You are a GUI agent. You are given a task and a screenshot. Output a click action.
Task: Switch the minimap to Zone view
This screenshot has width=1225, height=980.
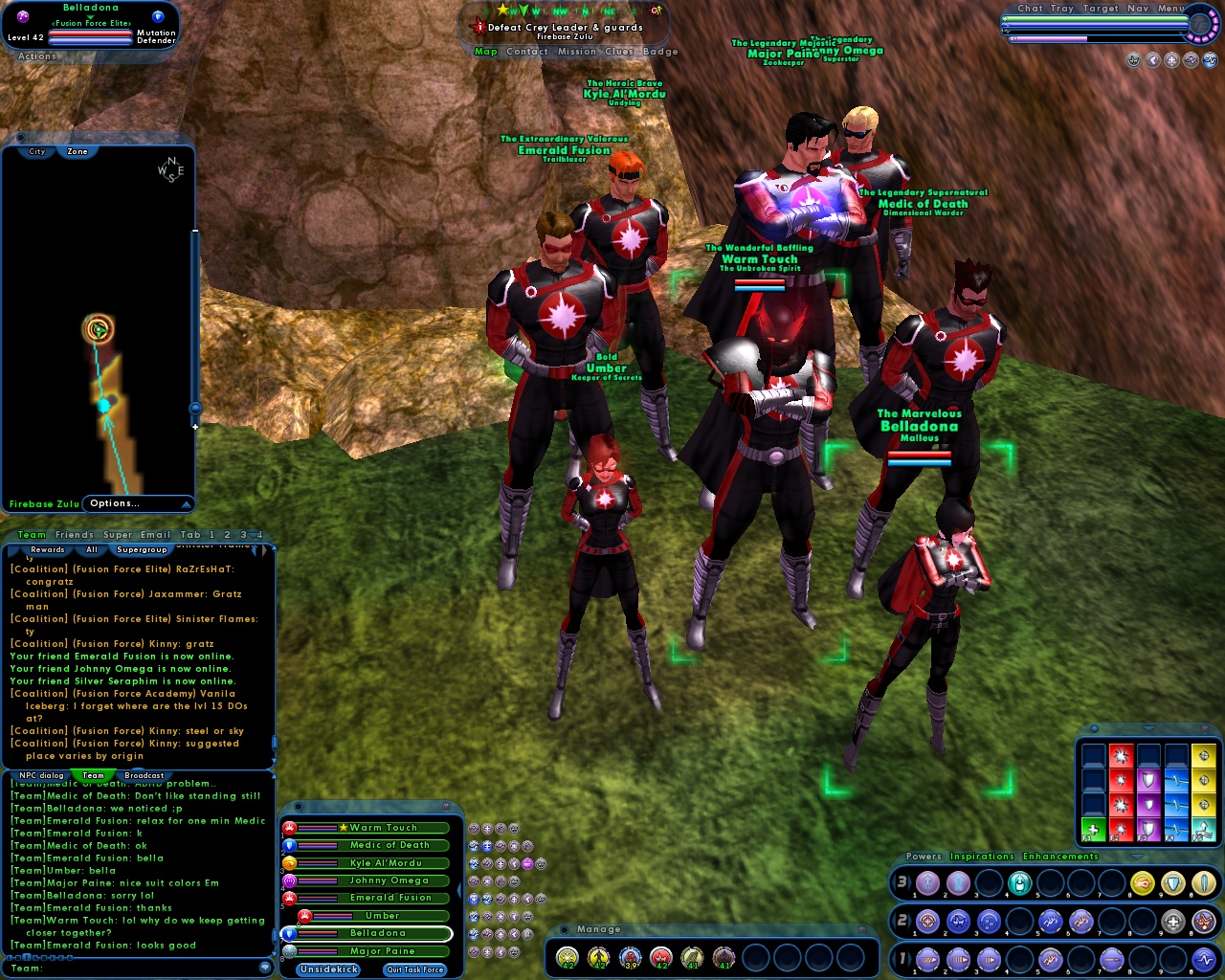pos(76,151)
